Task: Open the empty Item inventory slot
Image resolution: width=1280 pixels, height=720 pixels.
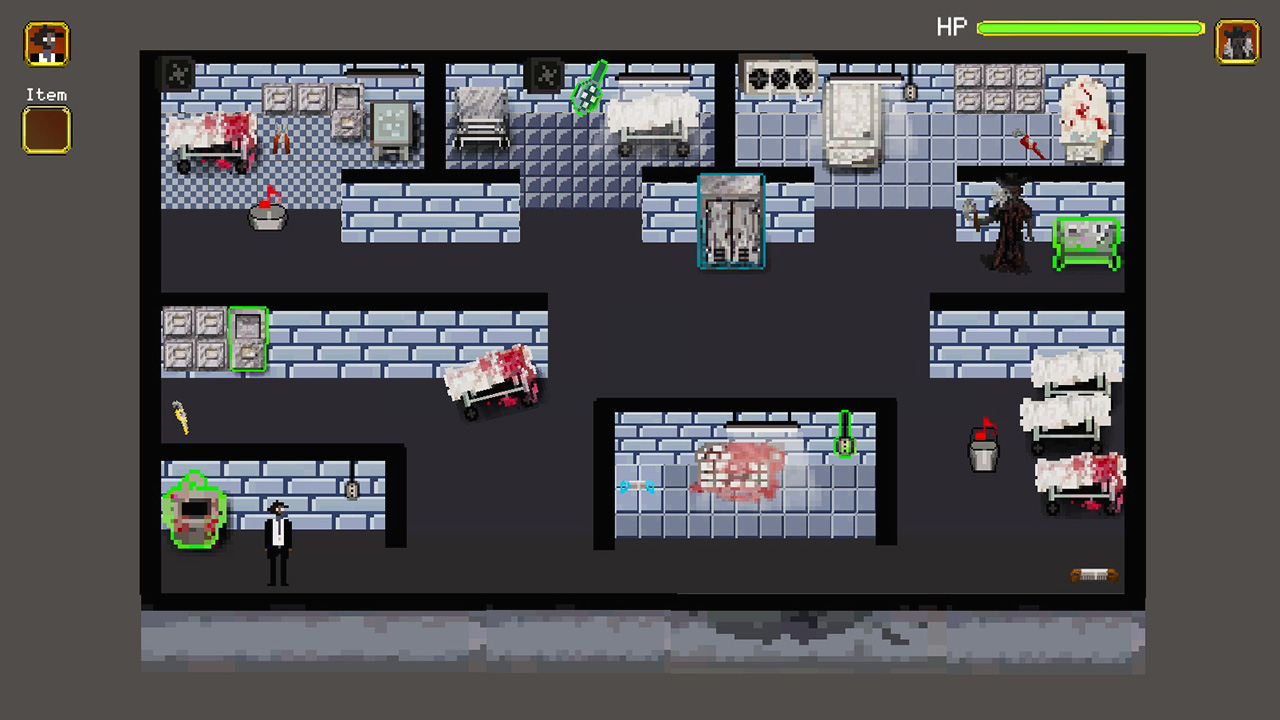Action: point(46,130)
